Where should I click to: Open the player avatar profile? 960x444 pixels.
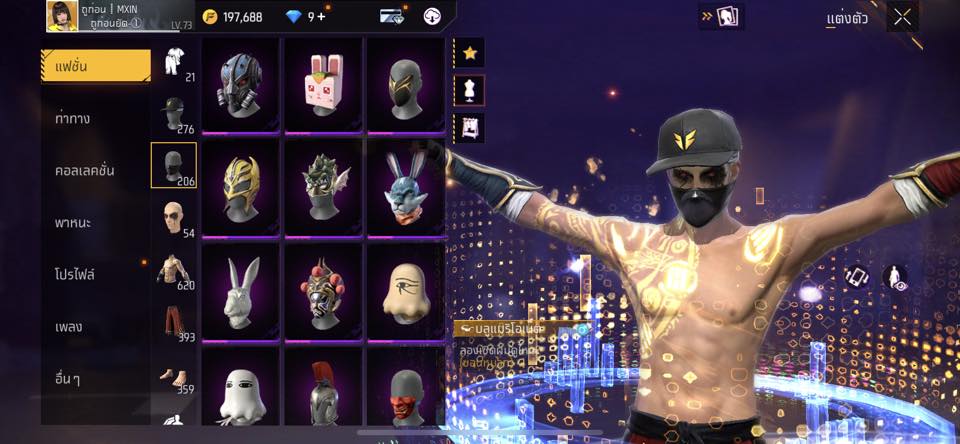62,16
